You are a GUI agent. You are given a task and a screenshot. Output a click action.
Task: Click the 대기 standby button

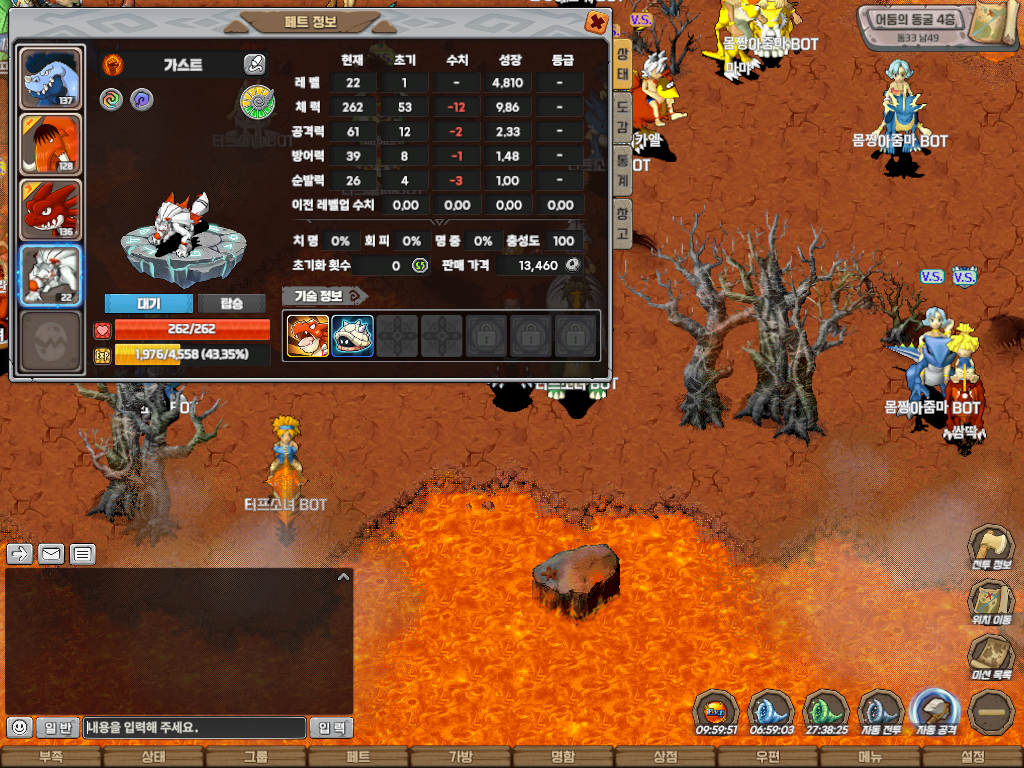click(x=148, y=303)
